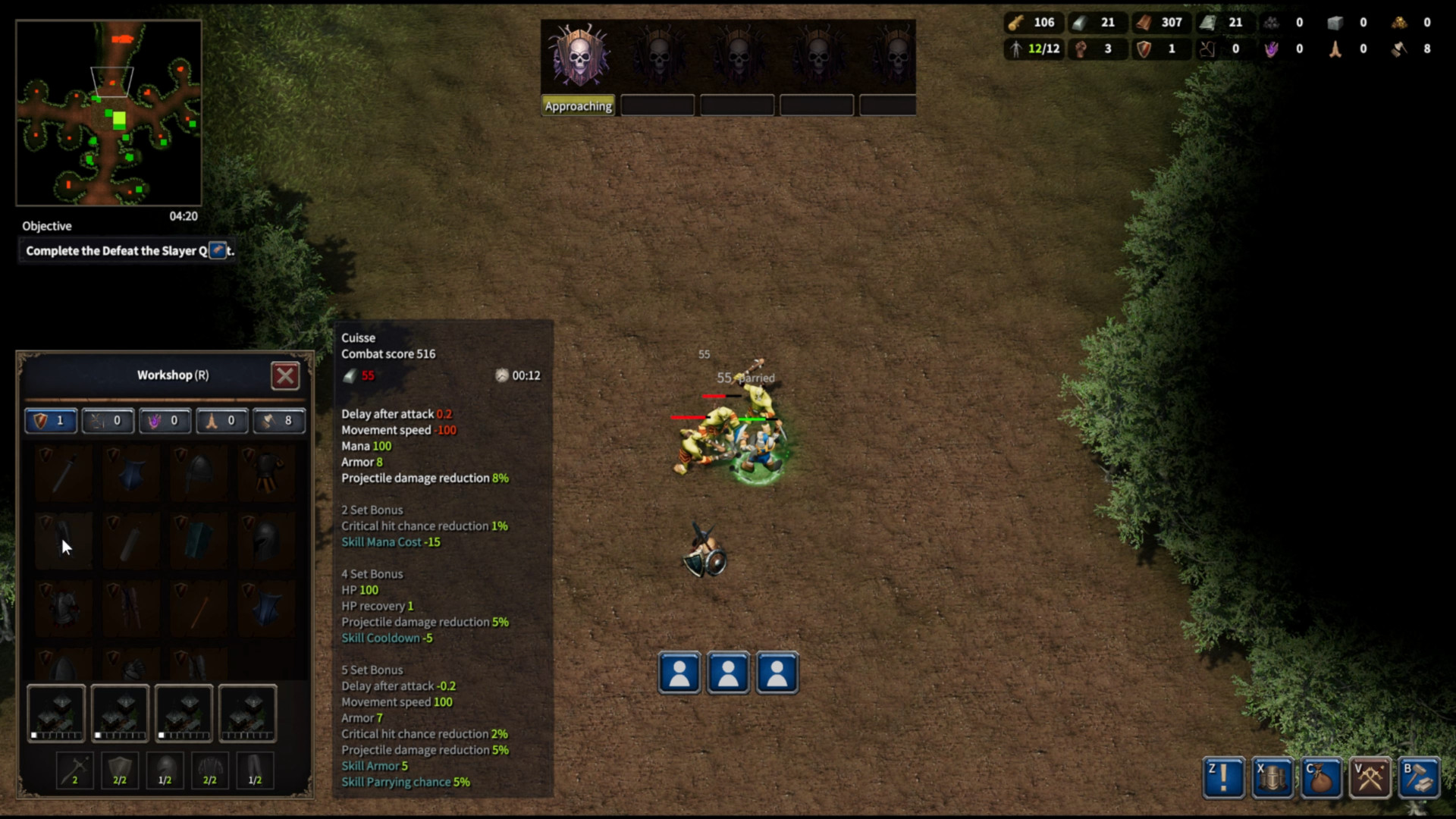Open the build menu with the B hammer button
Image resolution: width=1456 pixels, height=819 pixels.
click(1420, 777)
